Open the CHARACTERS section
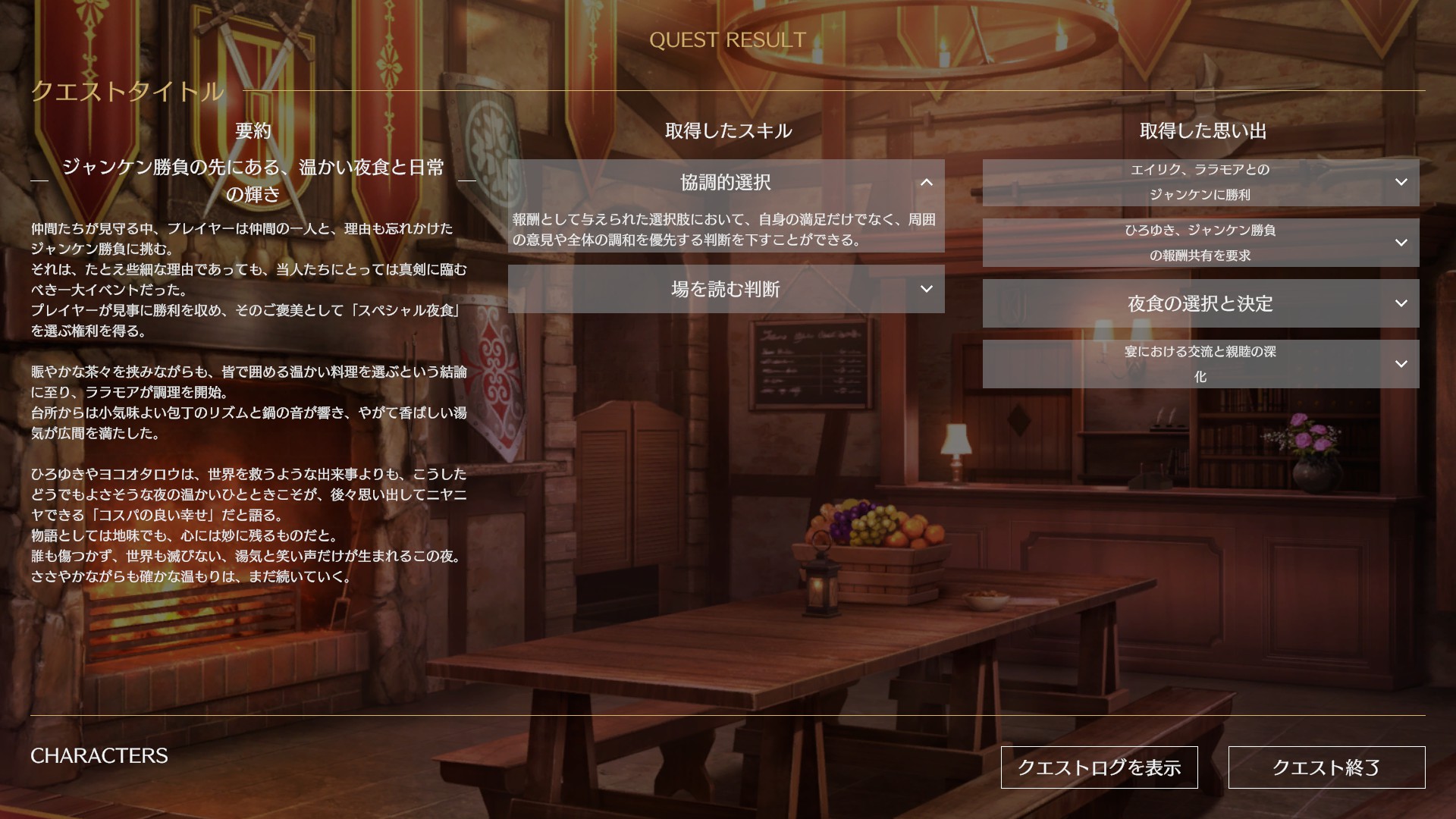The width and height of the screenshot is (1456, 819). click(x=99, y=755)
